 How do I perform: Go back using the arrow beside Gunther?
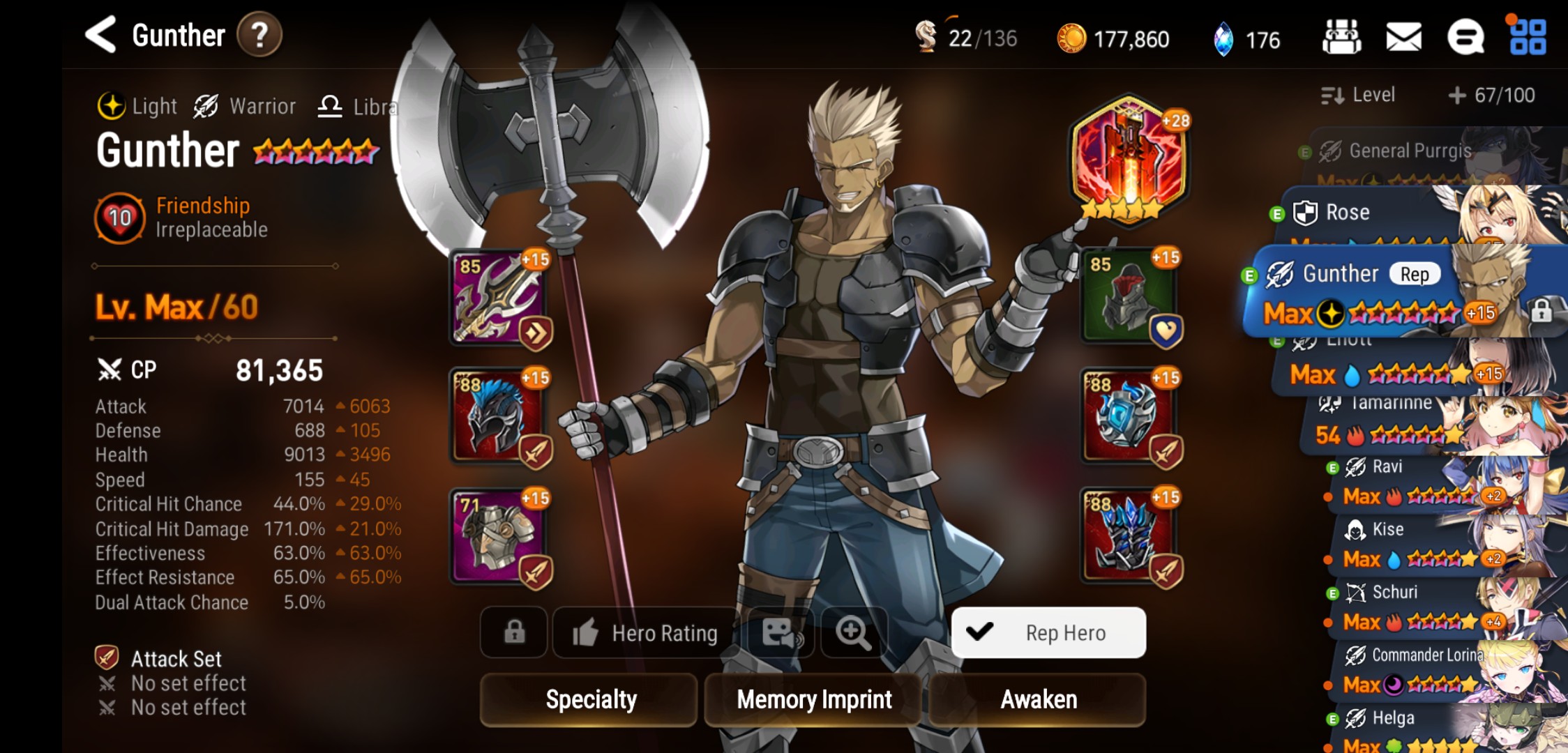point(101,35)
